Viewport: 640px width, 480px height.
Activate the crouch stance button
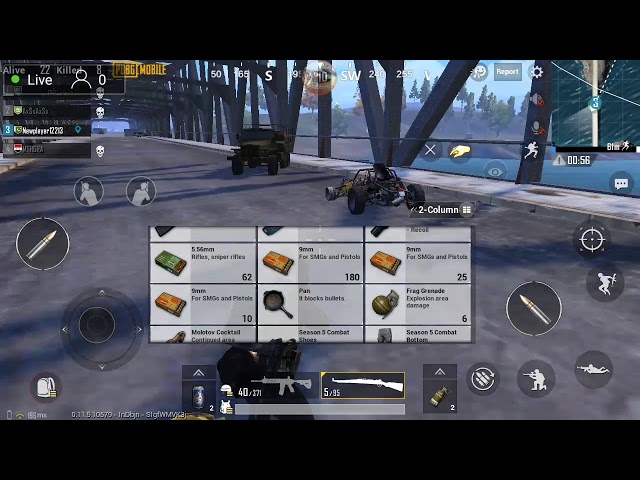tap(537, 377)
